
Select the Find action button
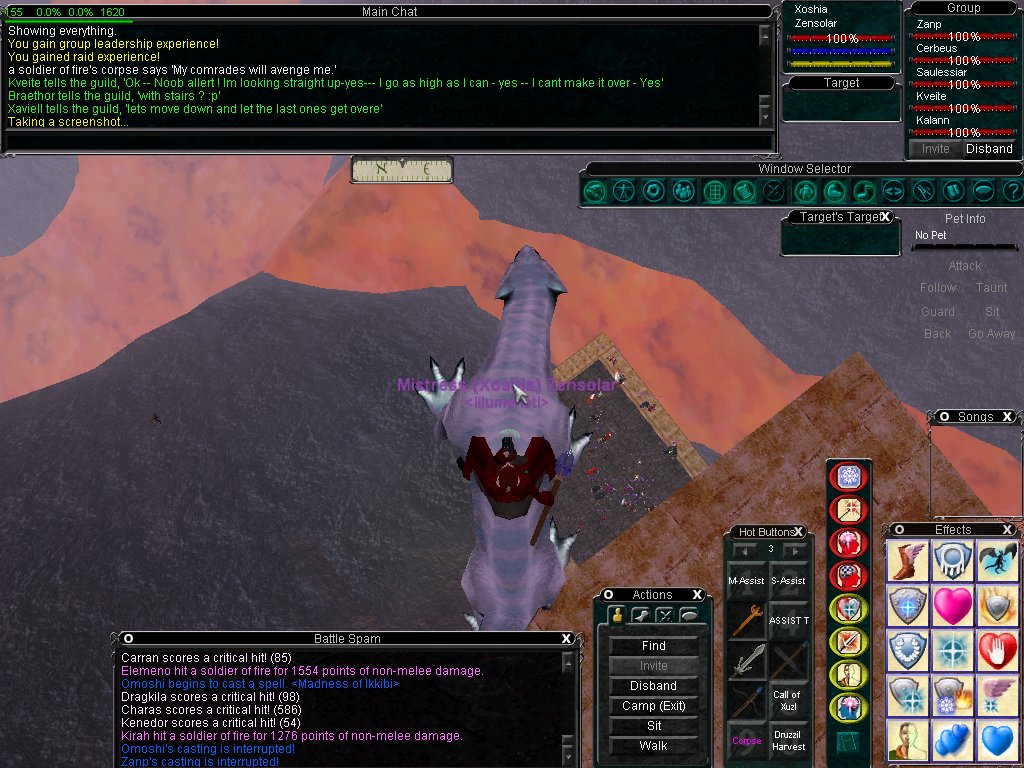653,646
